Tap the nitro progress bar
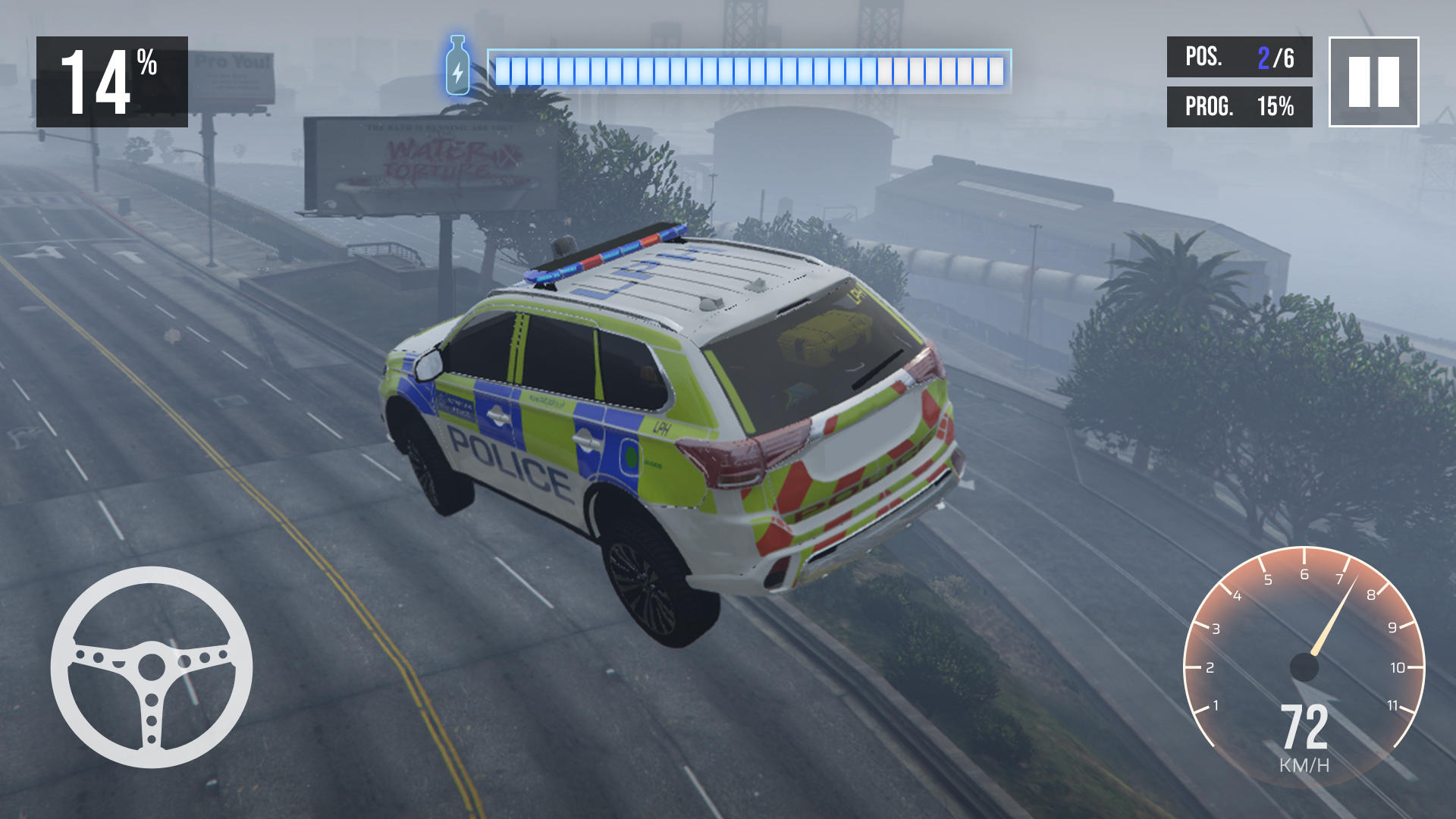The image size is (1456, 819). click(x=751, y=68)
